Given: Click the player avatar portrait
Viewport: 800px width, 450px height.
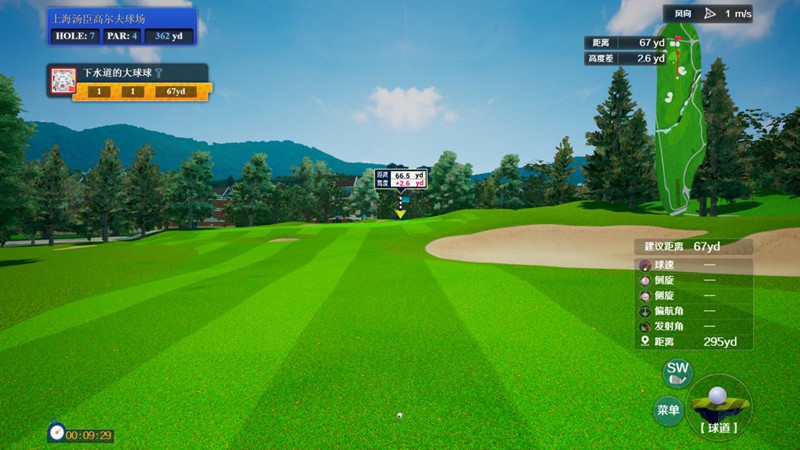Looking at the screenshot, I should [64, 82].
